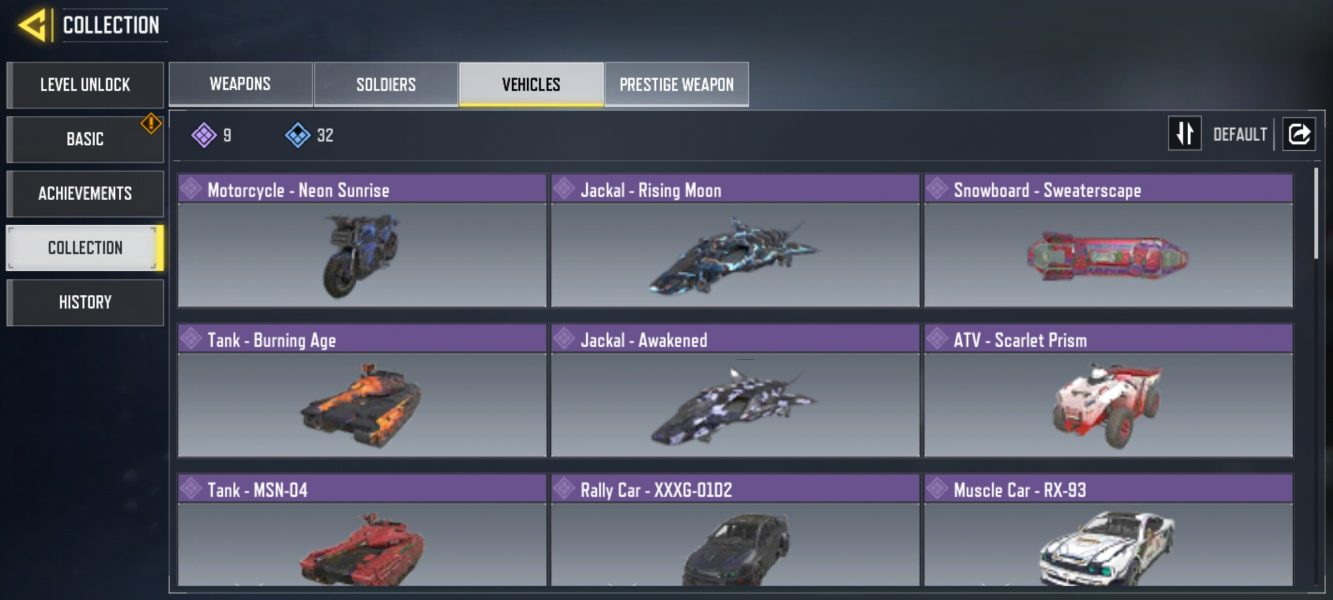This screenshot has width=1333, height=600.
Task: Select the Tank - MSN-04 card
Action: 362,531
